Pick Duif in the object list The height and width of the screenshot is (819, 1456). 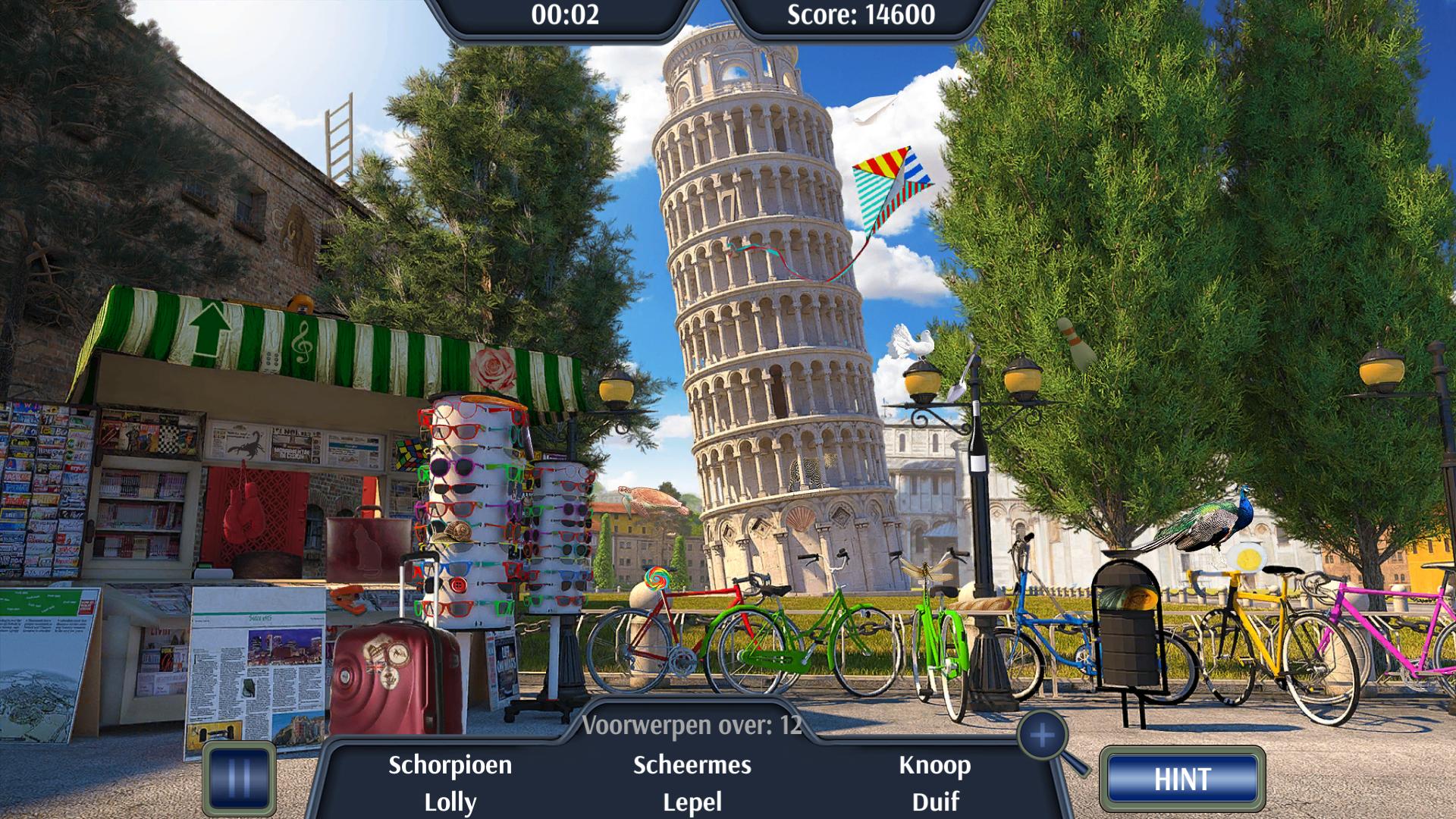point(935,802)
